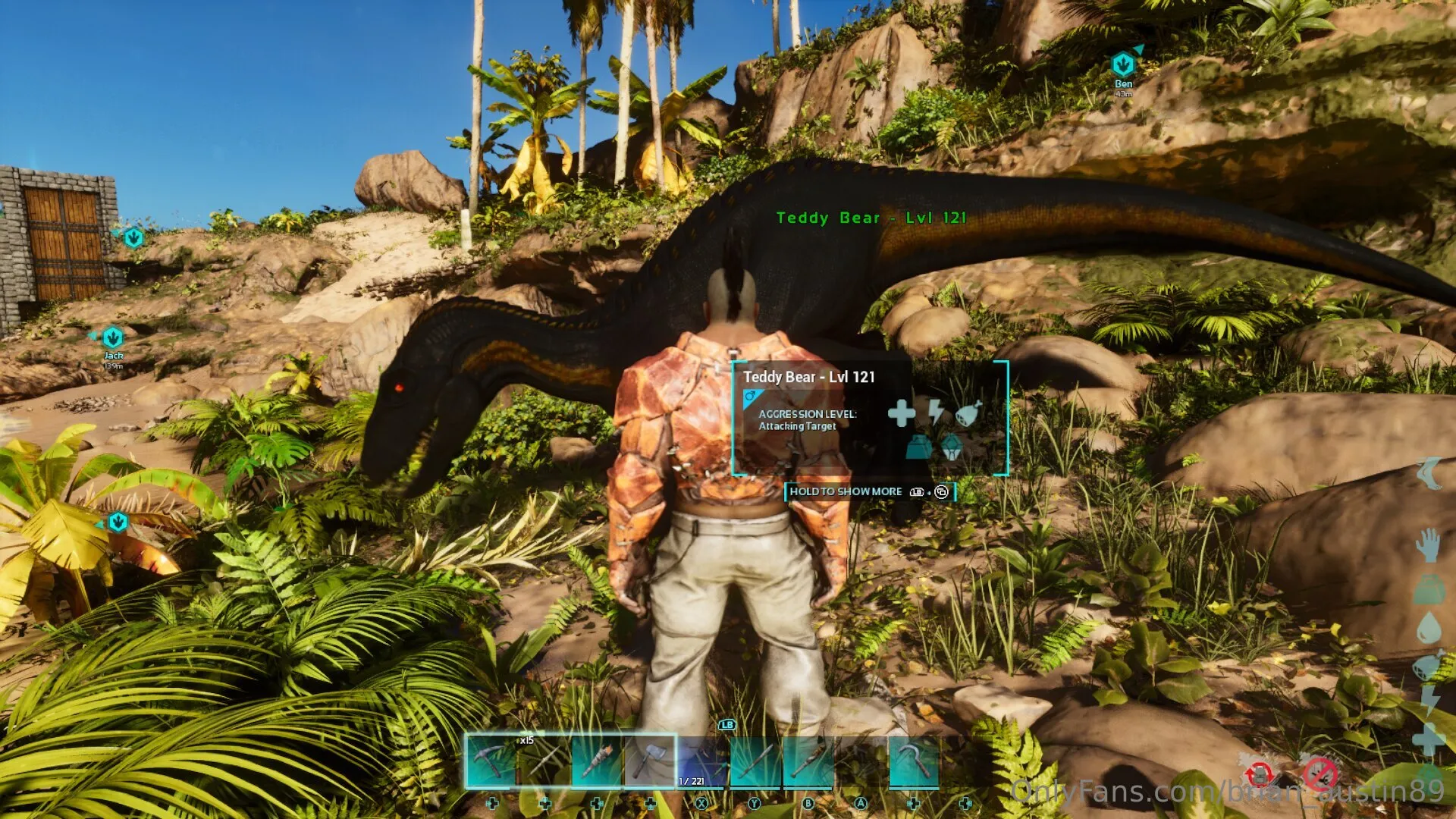
Task: Click the open hand status icon
Action: [1429, 546]
